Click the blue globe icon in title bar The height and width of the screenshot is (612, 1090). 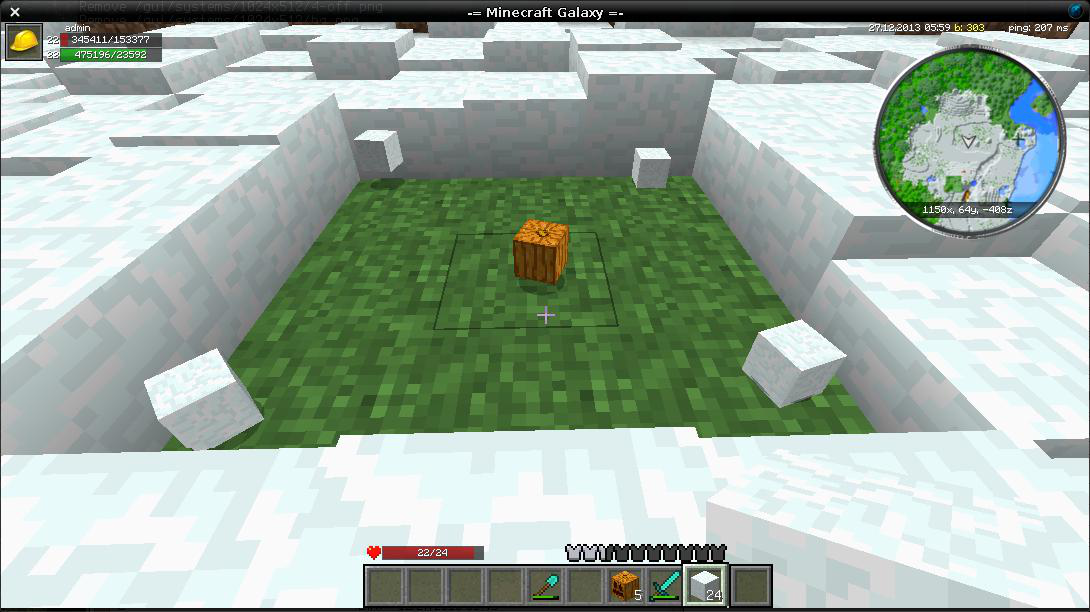[x=1075, y=11]
